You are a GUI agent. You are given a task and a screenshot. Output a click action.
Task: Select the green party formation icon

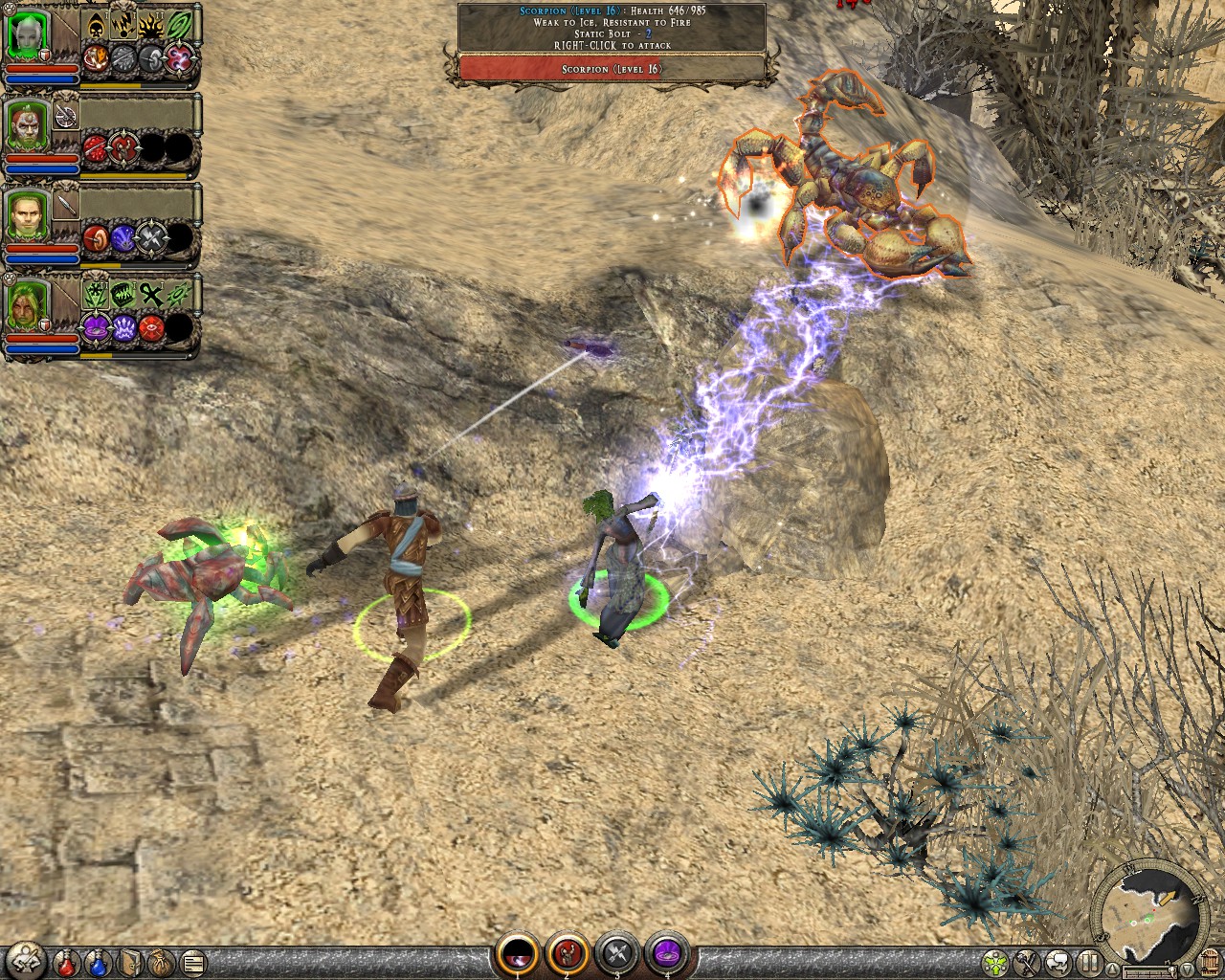(x=995, y=962)
